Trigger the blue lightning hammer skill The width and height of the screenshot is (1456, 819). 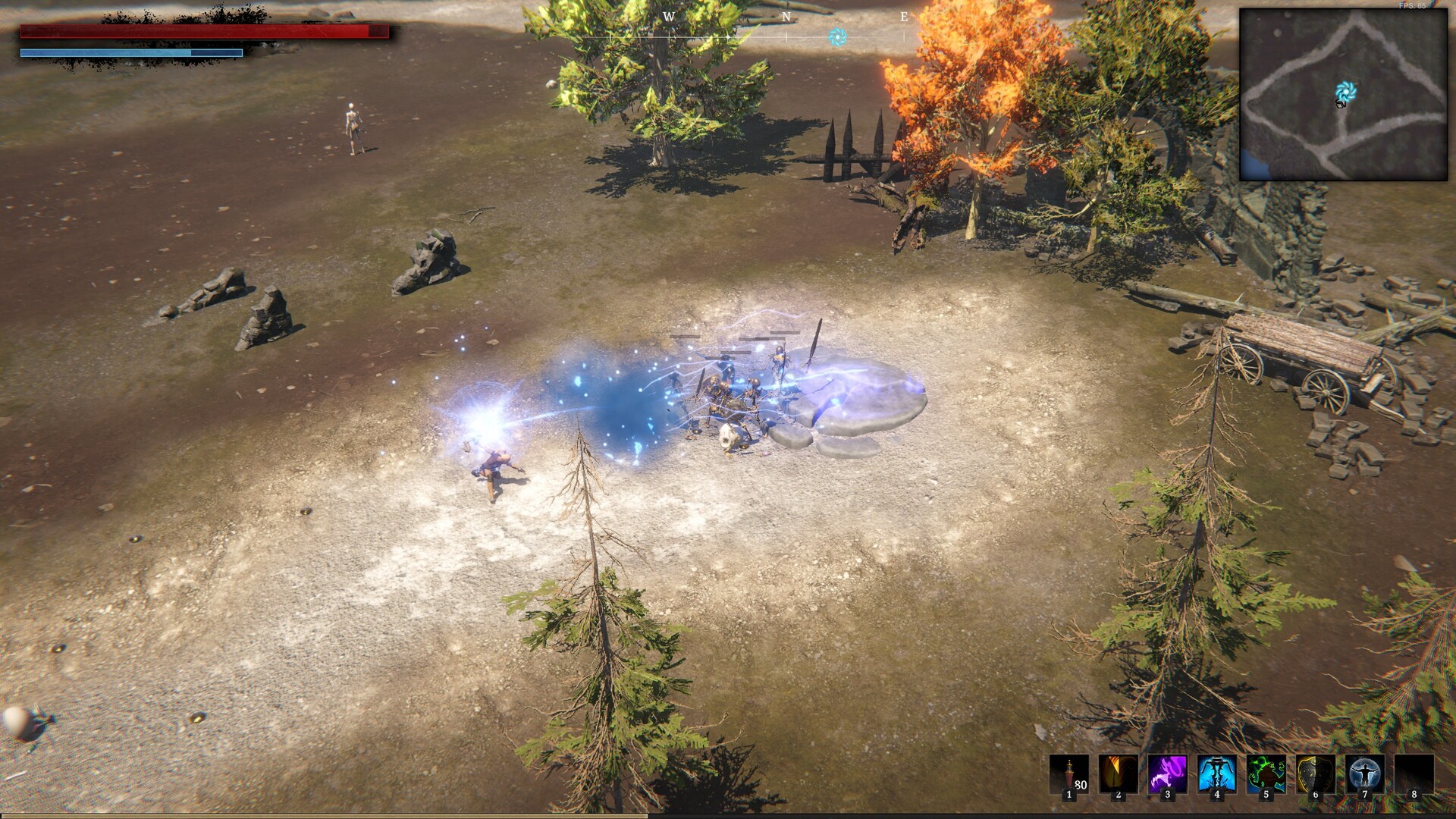click(1216, 774)
